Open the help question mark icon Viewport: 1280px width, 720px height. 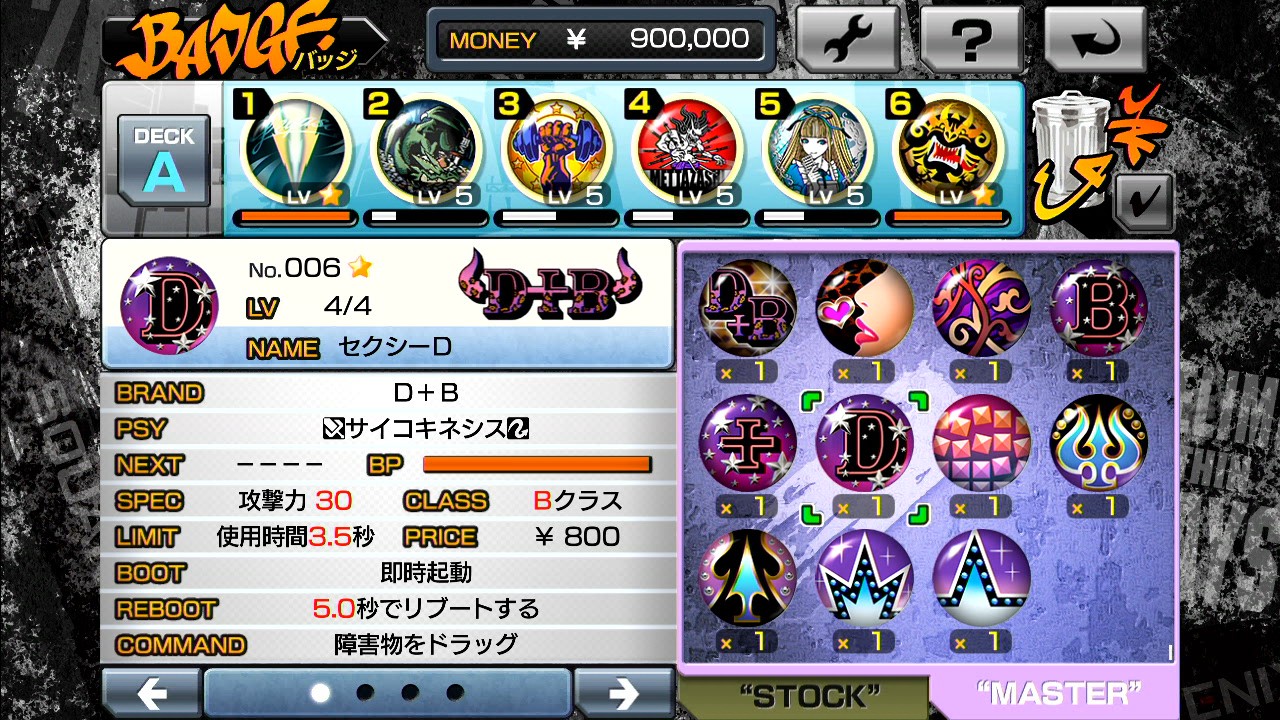coord(971,40)
